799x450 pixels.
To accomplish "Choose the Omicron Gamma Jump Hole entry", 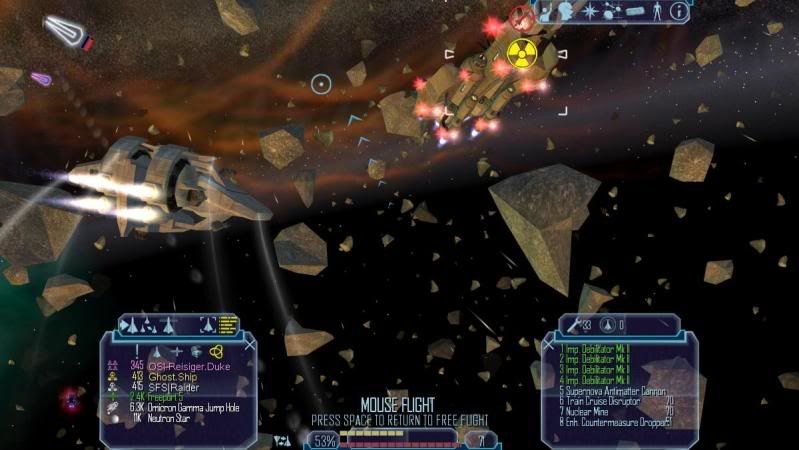I will pos(202,408).
